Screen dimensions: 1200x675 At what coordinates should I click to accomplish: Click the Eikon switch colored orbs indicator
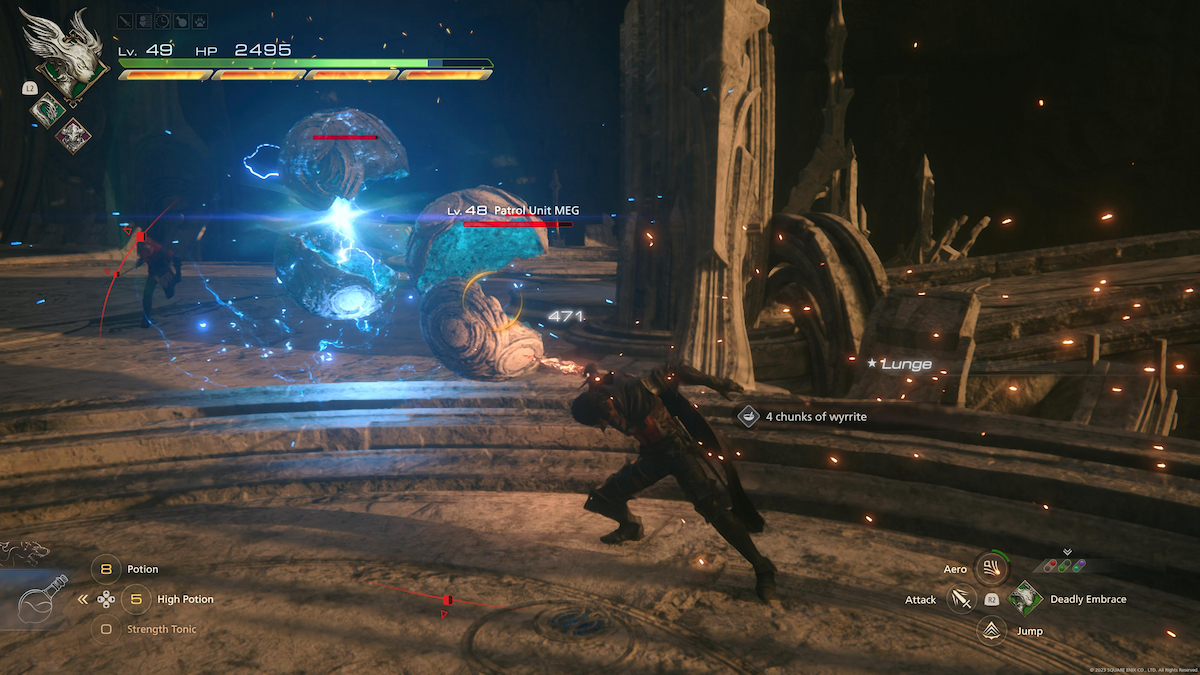1067,565
